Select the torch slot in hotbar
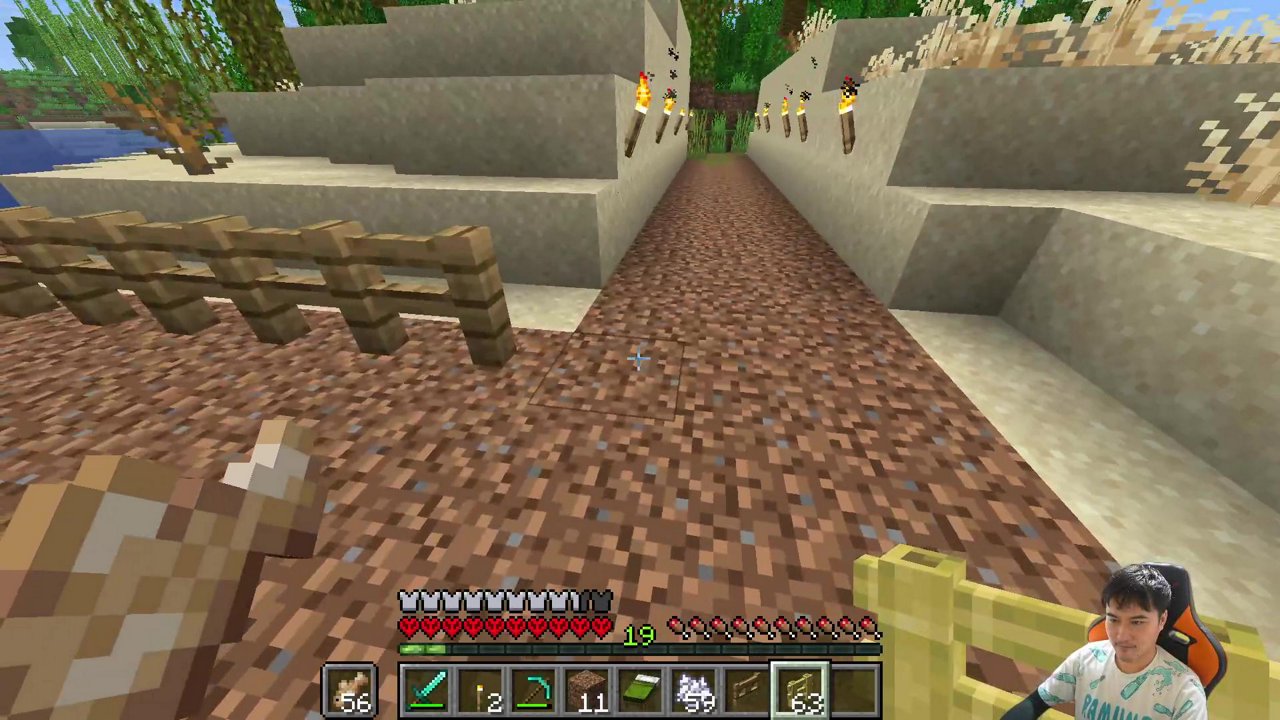The width and height of the screenshot is (1280, 720). pos(480,692)
